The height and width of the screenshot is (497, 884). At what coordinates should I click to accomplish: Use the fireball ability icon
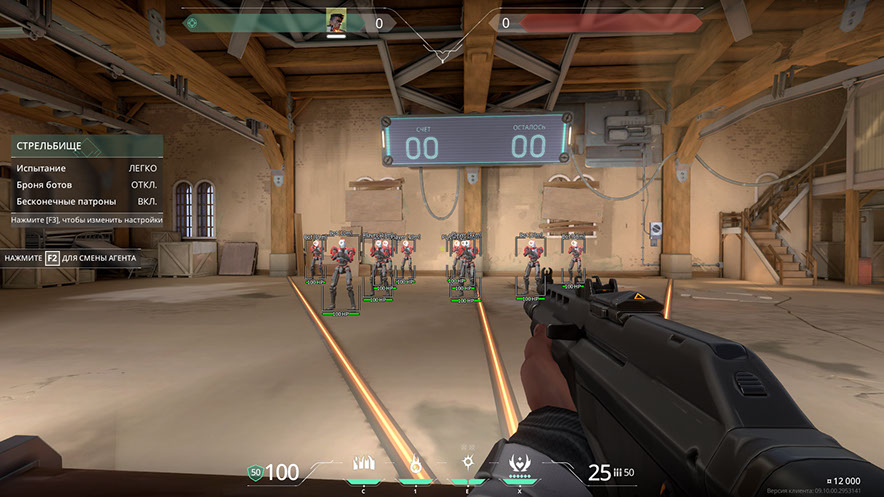(x=414, y=465)
